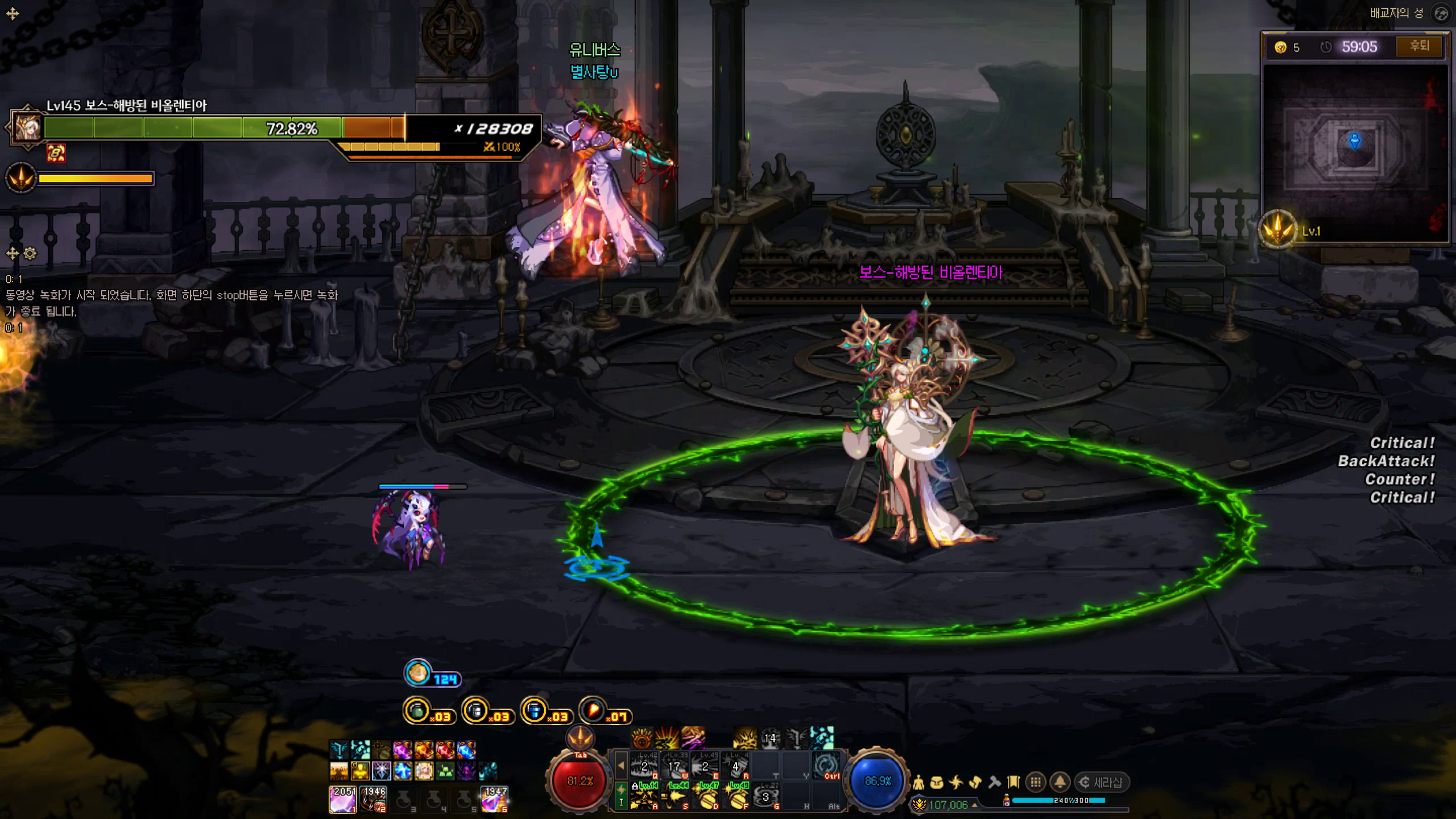Screen dimensions: 1456x819
Task: Activate the swirl skill bound to Ctrl
Action: click(826, 766)
